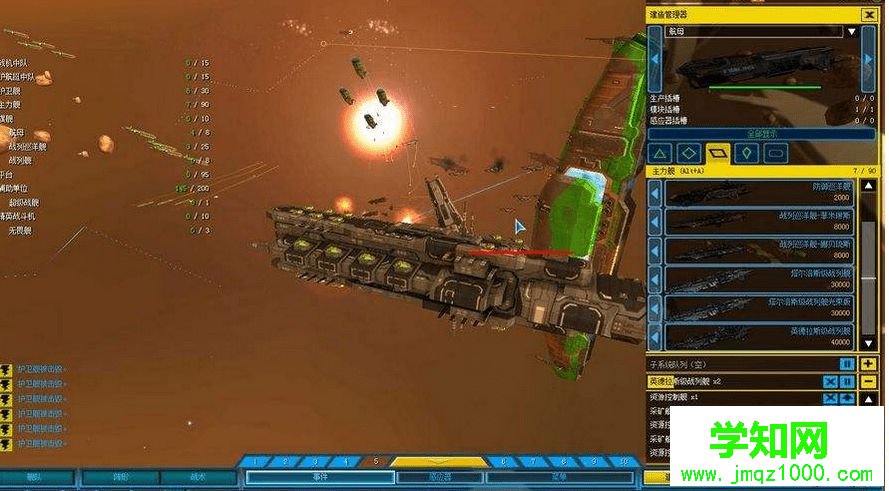This screenshot has height=491, width=889.
Task: Show the previous production ship
Action: 655,60
